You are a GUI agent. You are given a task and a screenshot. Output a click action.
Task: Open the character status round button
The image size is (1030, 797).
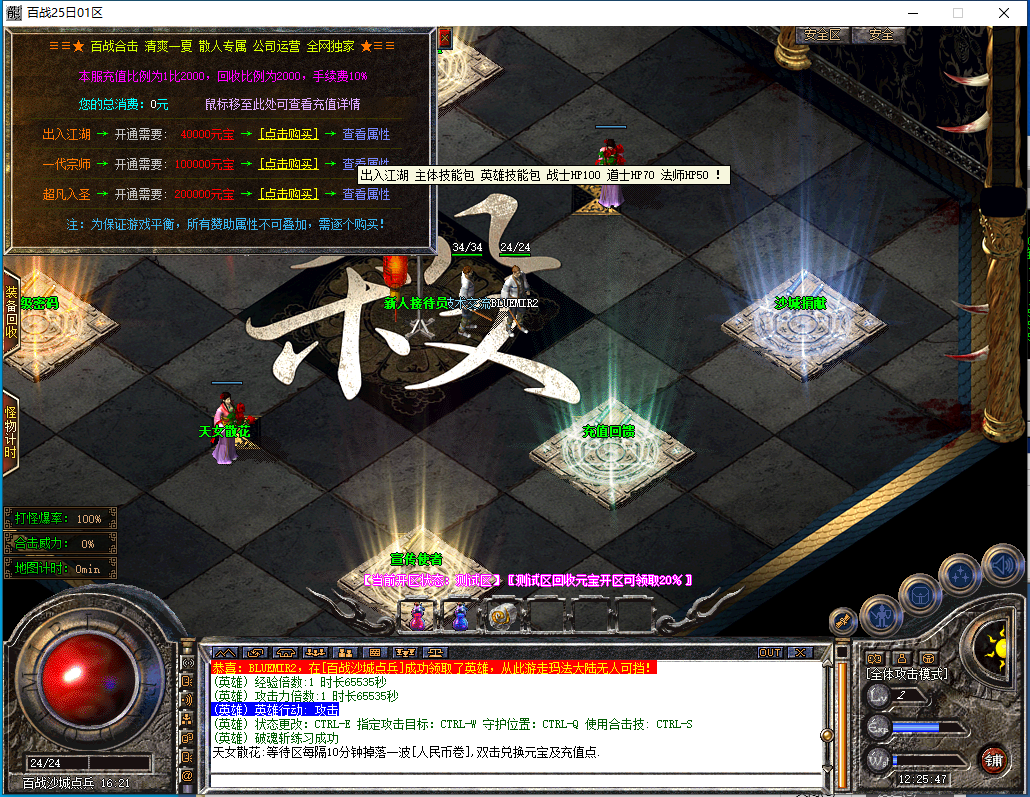[881, 614]
